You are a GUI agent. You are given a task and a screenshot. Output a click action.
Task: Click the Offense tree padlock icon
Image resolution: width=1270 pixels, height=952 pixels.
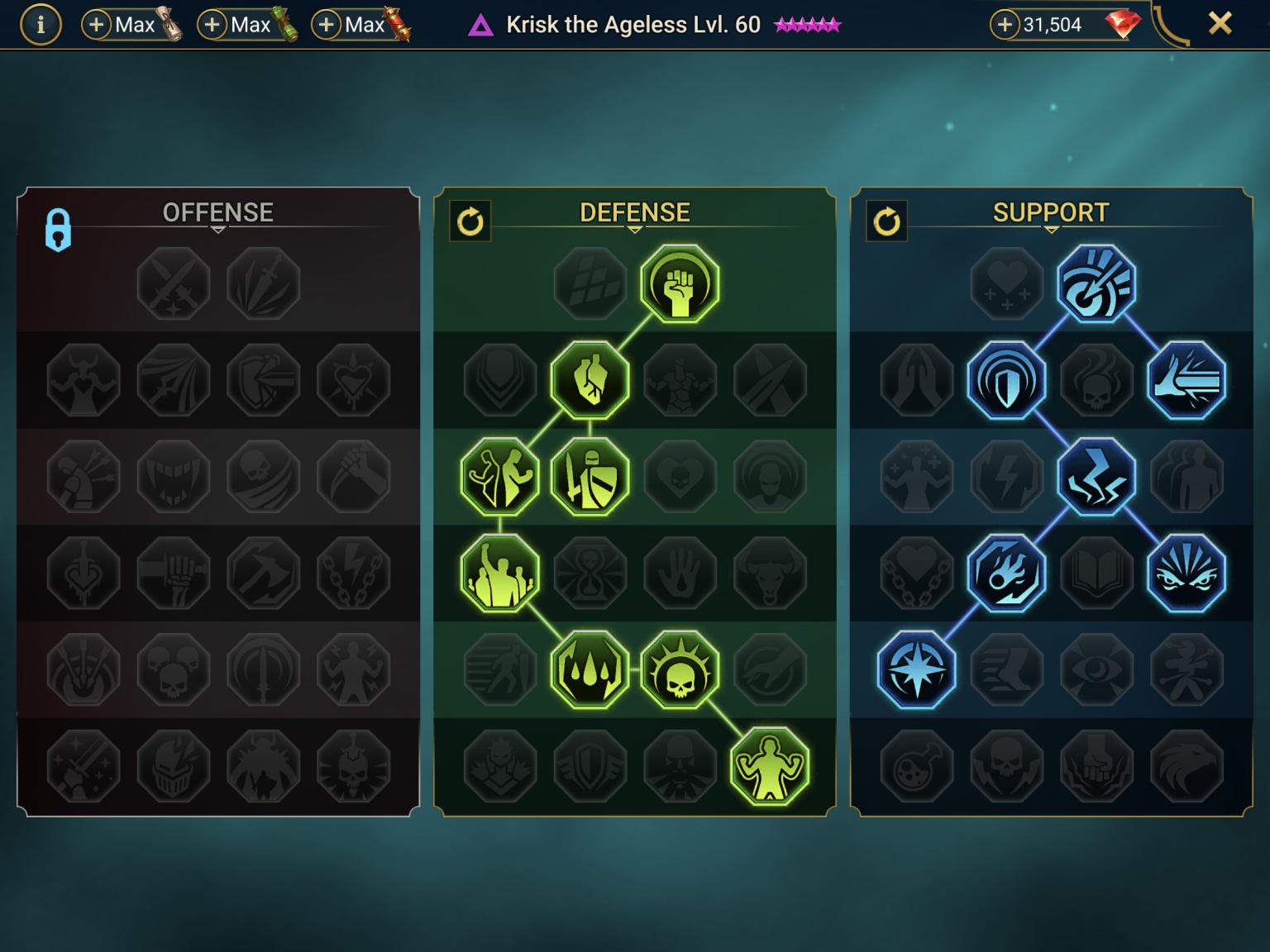tap(58, 229)
